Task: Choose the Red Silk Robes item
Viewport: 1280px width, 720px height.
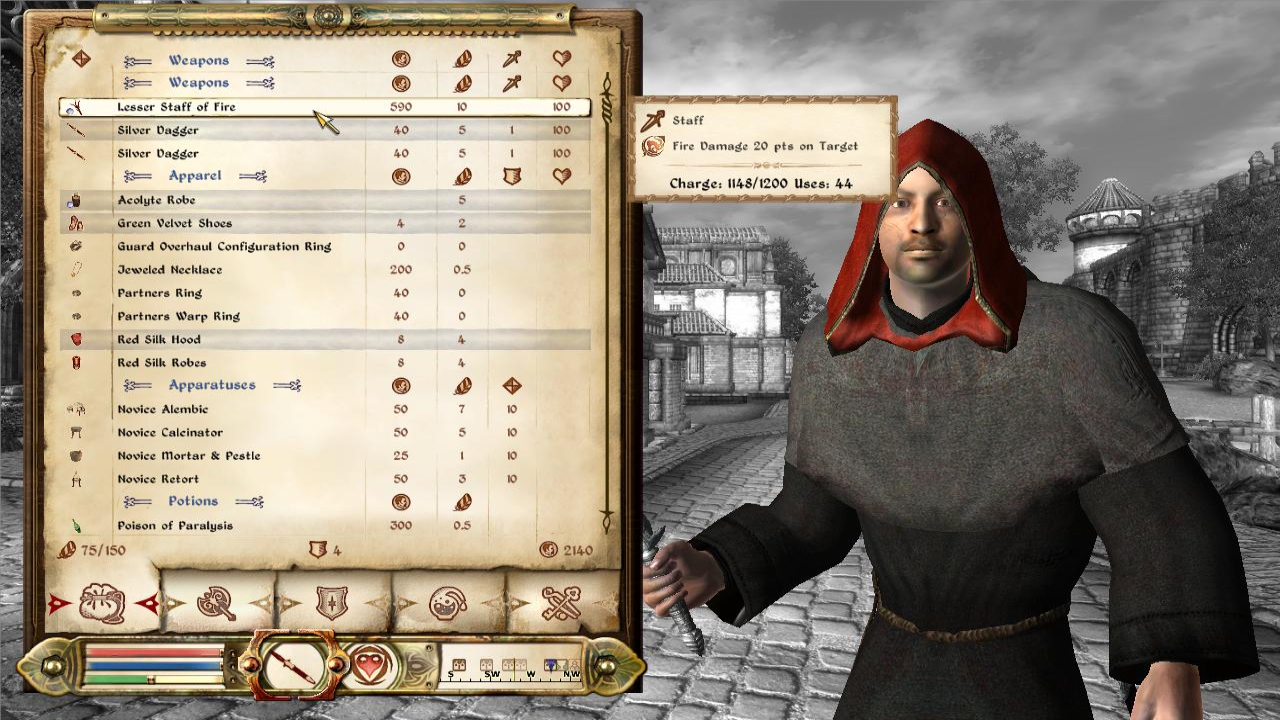Action: tap(162, 363)
